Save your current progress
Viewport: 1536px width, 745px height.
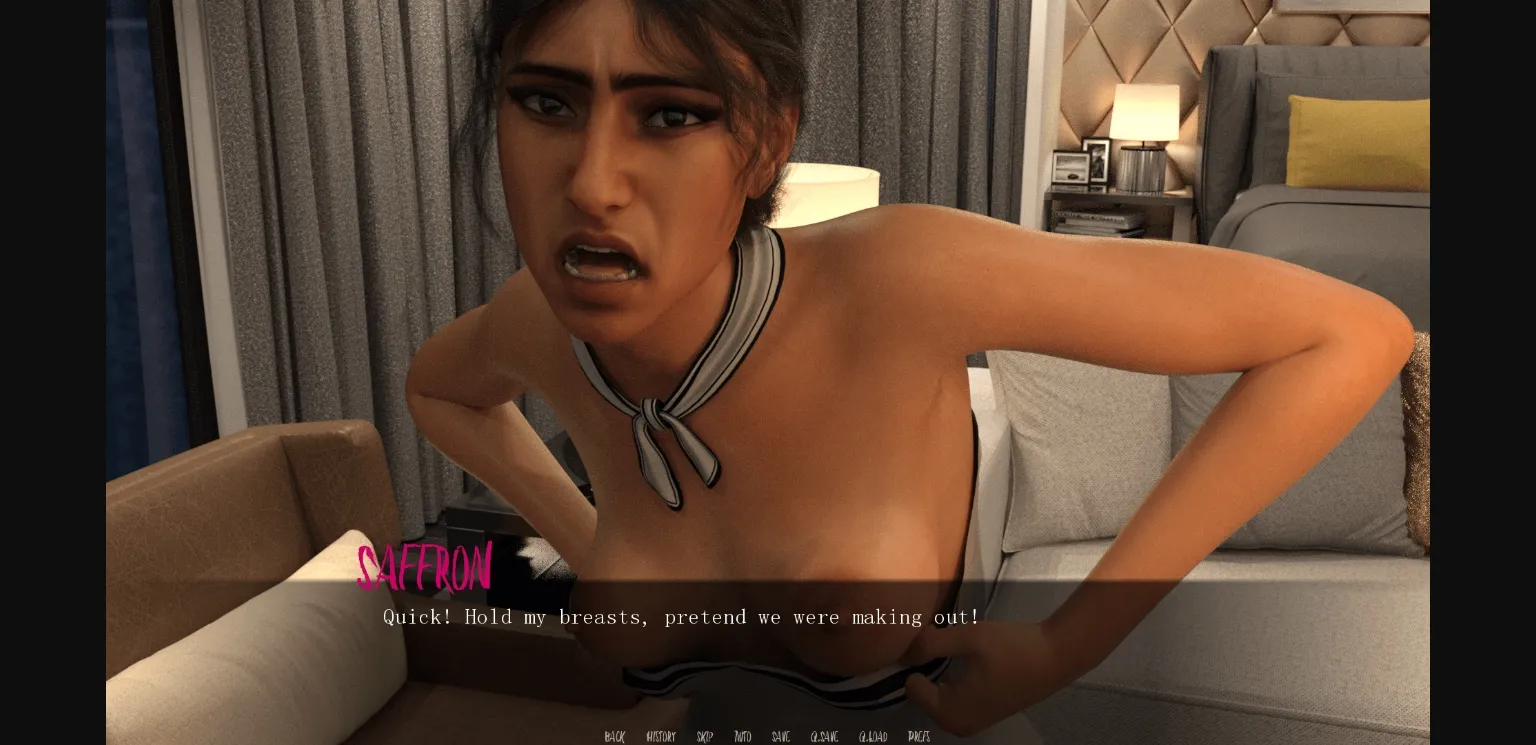(780, 737)
